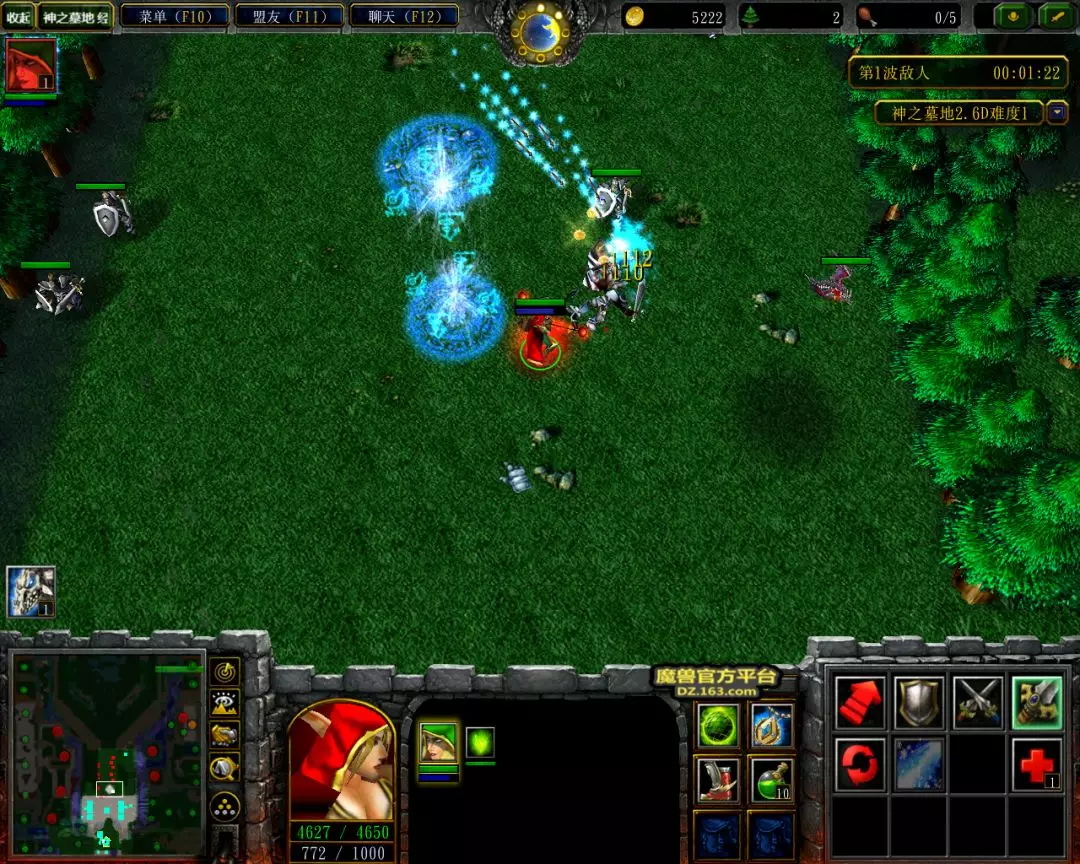Screen dimensions: 1080x864
Task: Click the 收起 collapse button
Action: (19, 17)
